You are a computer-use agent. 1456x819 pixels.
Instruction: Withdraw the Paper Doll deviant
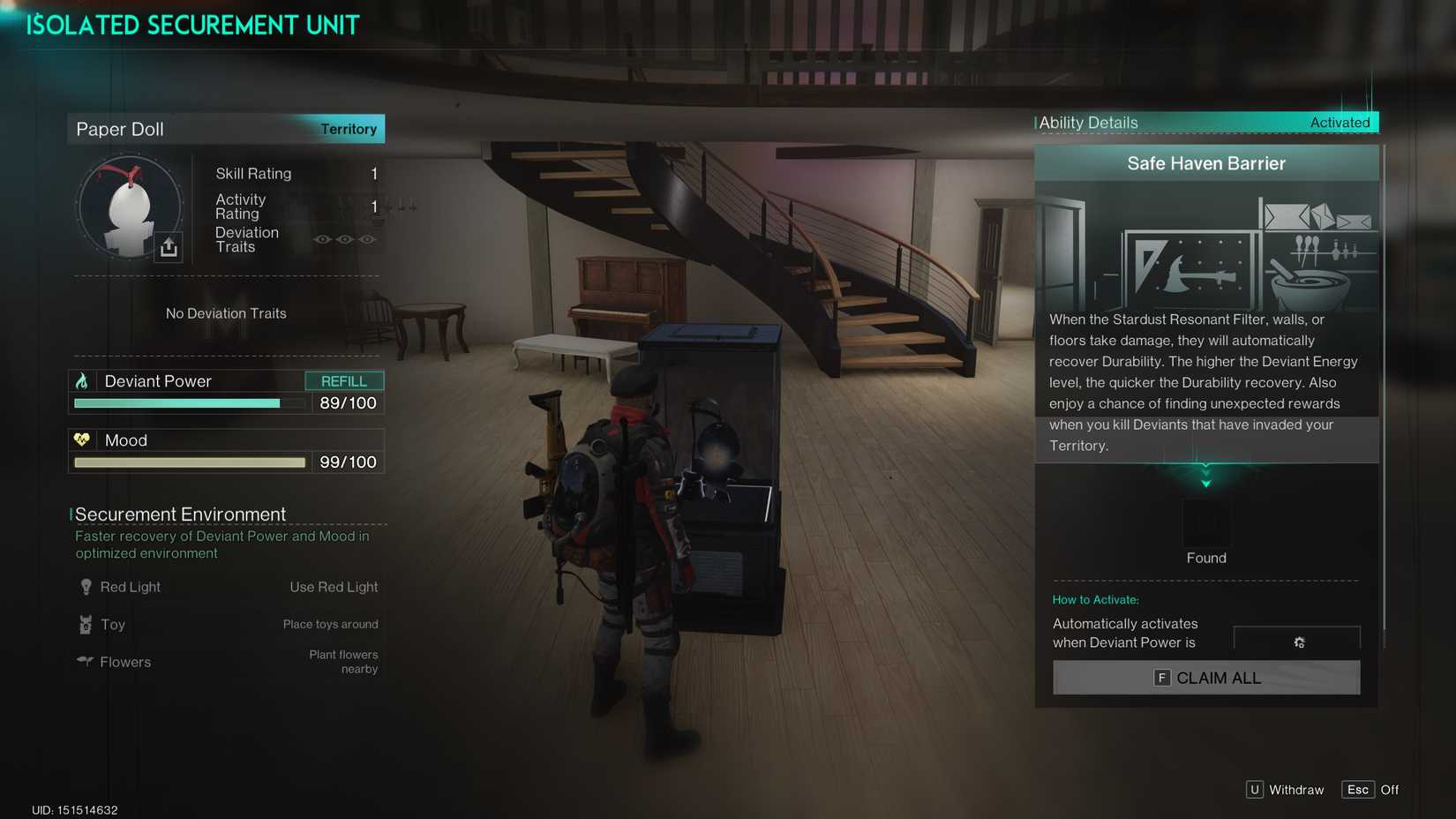tap(1285, 790)
